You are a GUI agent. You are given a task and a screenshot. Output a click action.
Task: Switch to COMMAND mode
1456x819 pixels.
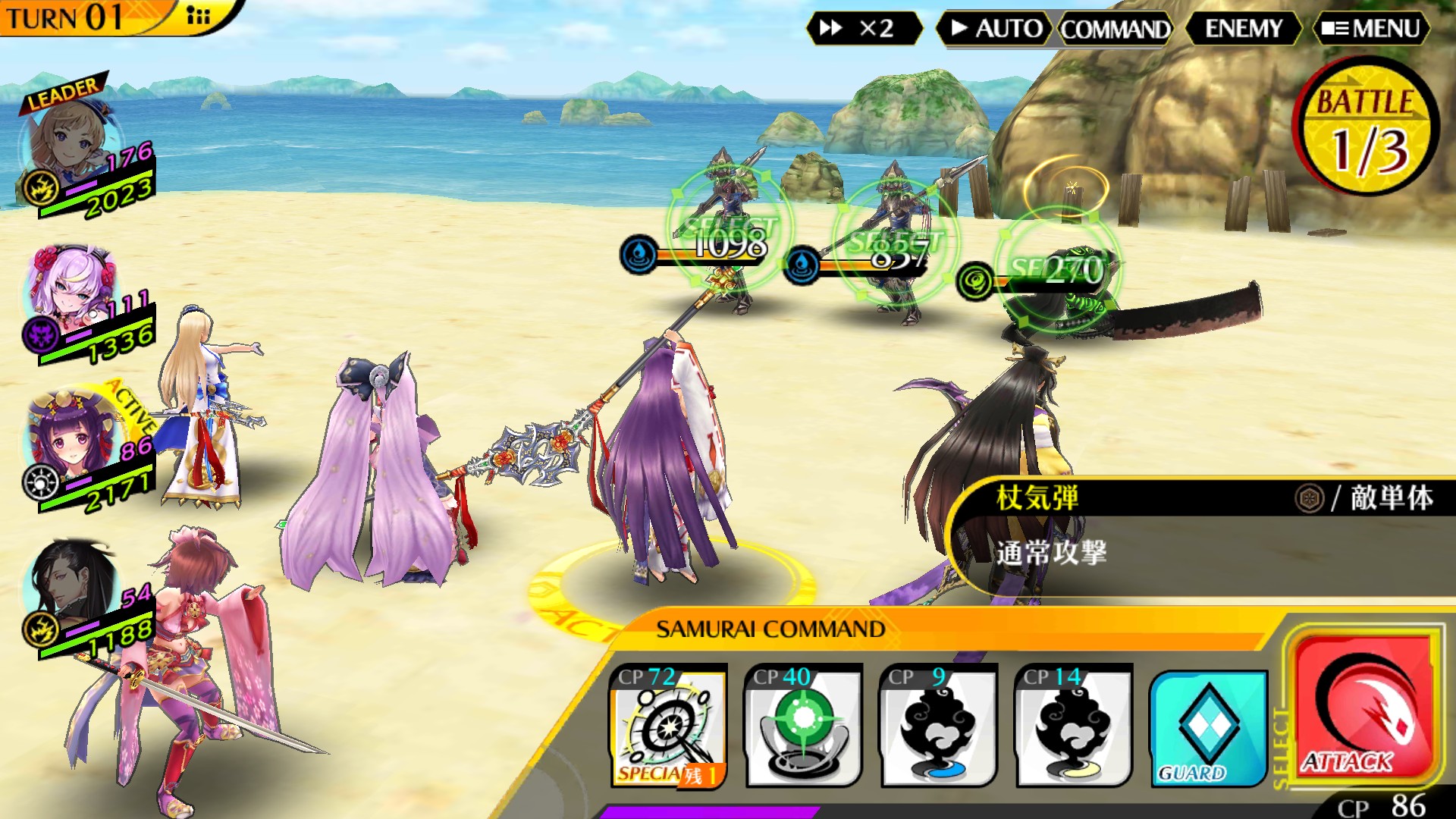coord(1115,30)
